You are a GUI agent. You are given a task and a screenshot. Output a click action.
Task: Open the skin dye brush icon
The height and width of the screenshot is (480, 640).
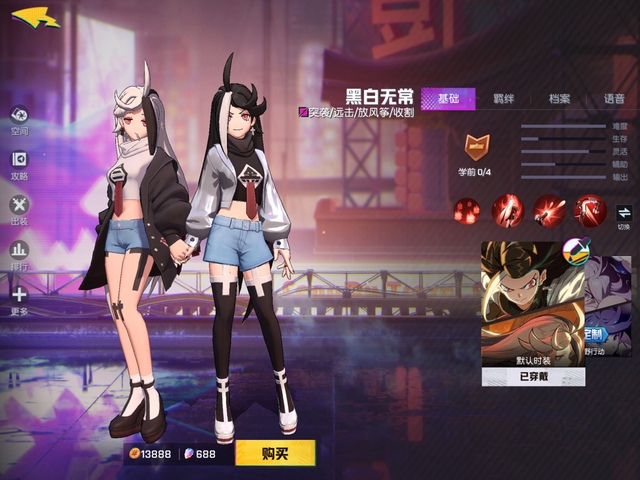(575, 251)
